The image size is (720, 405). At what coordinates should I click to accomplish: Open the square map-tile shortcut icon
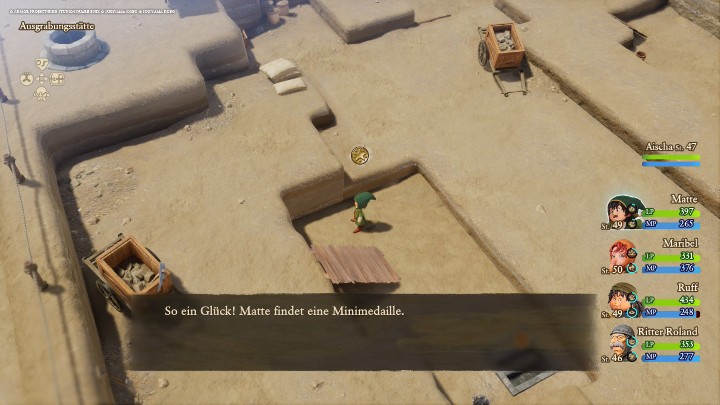tap(57, 78)
